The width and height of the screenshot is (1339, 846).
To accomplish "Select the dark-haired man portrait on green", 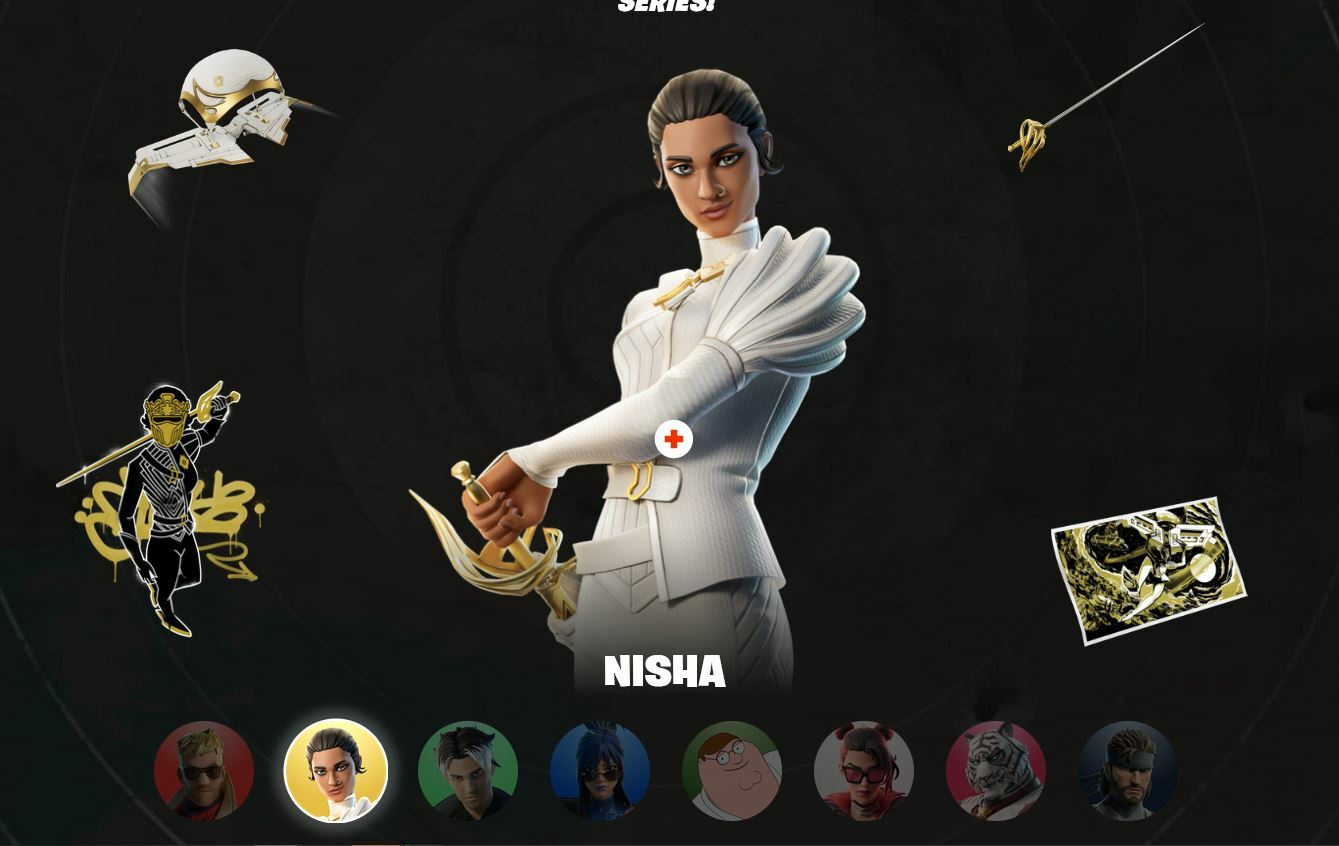I will point(468,771).
